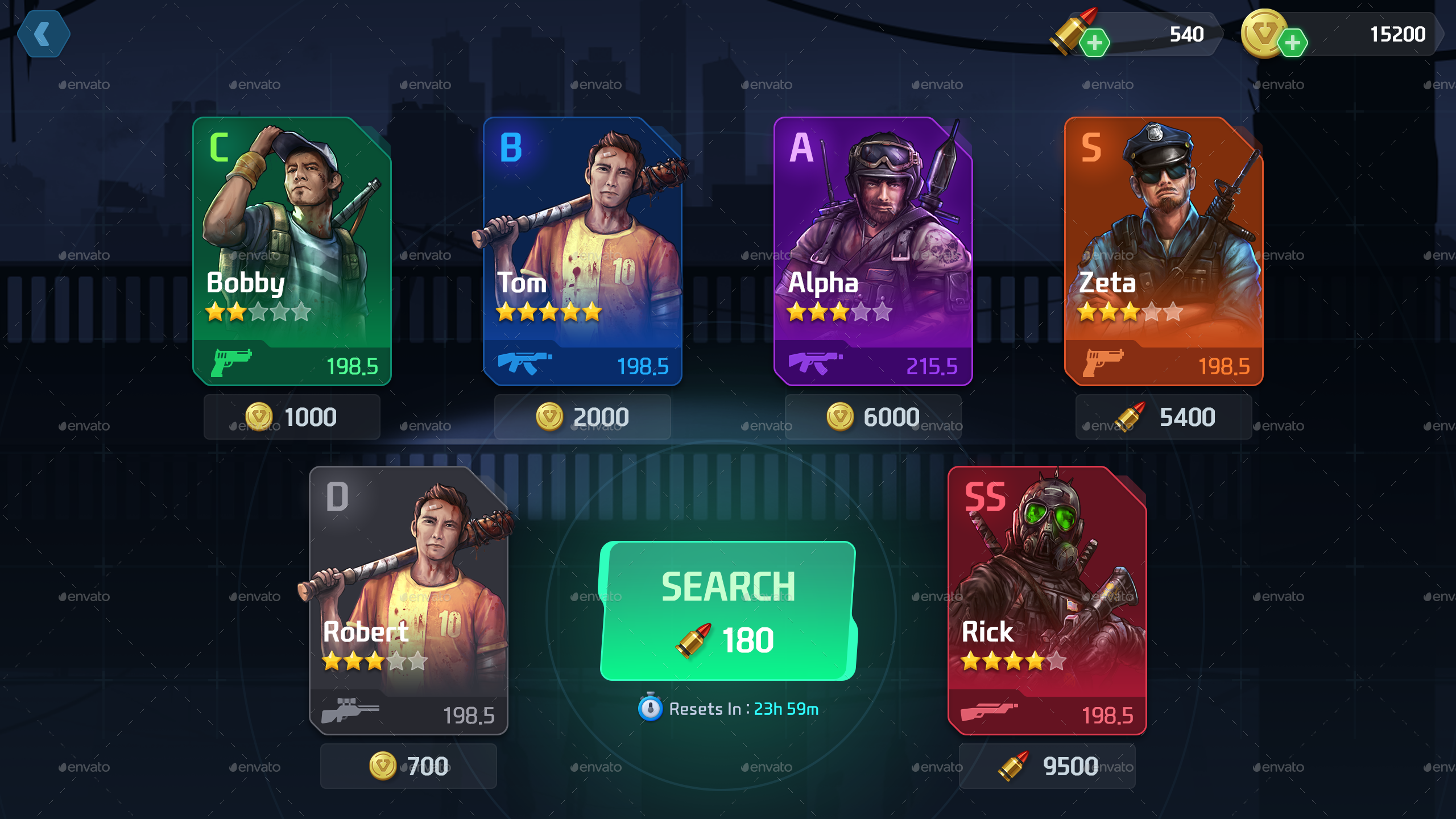Start a Search for 180 bullets
The width and height of the screenshot is (1456, 819).
pos(728,611)
